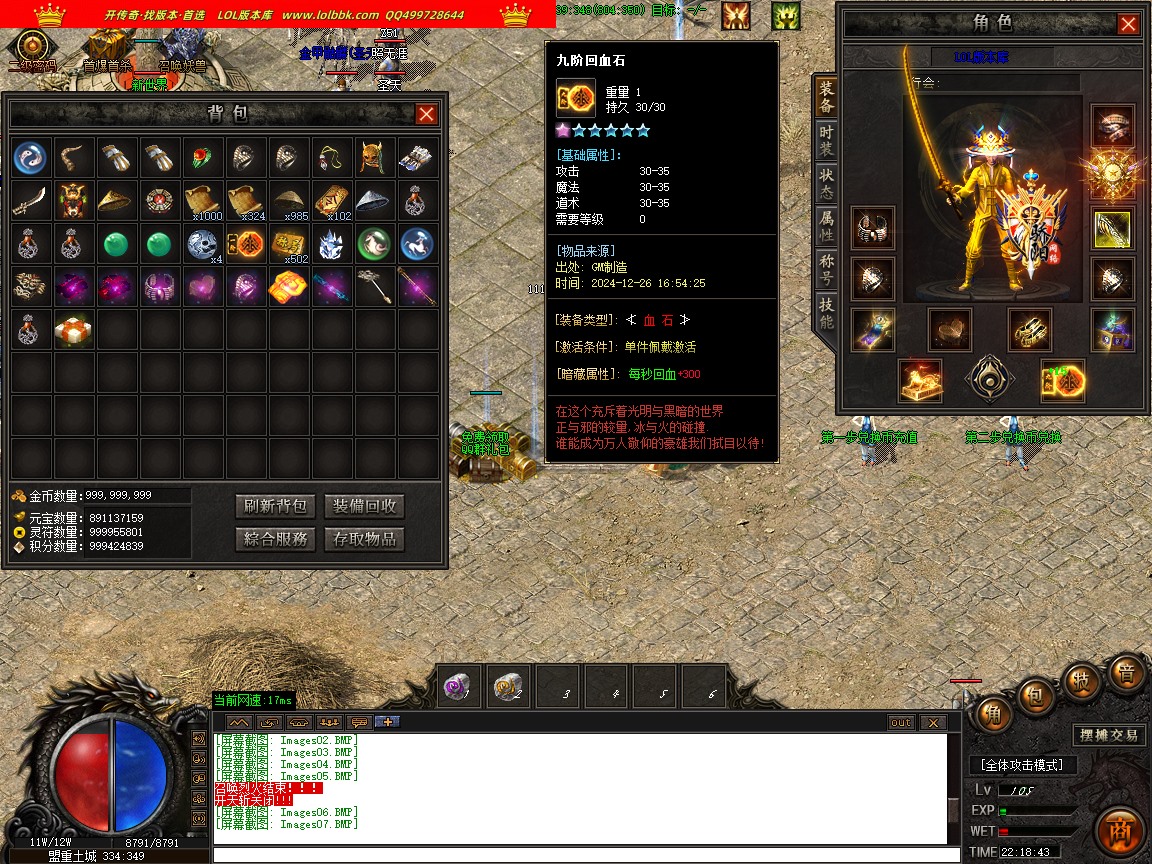Open the 綜合服務 general services button
The height and width of the screenshot is (864, 1152).
point(276,539)
